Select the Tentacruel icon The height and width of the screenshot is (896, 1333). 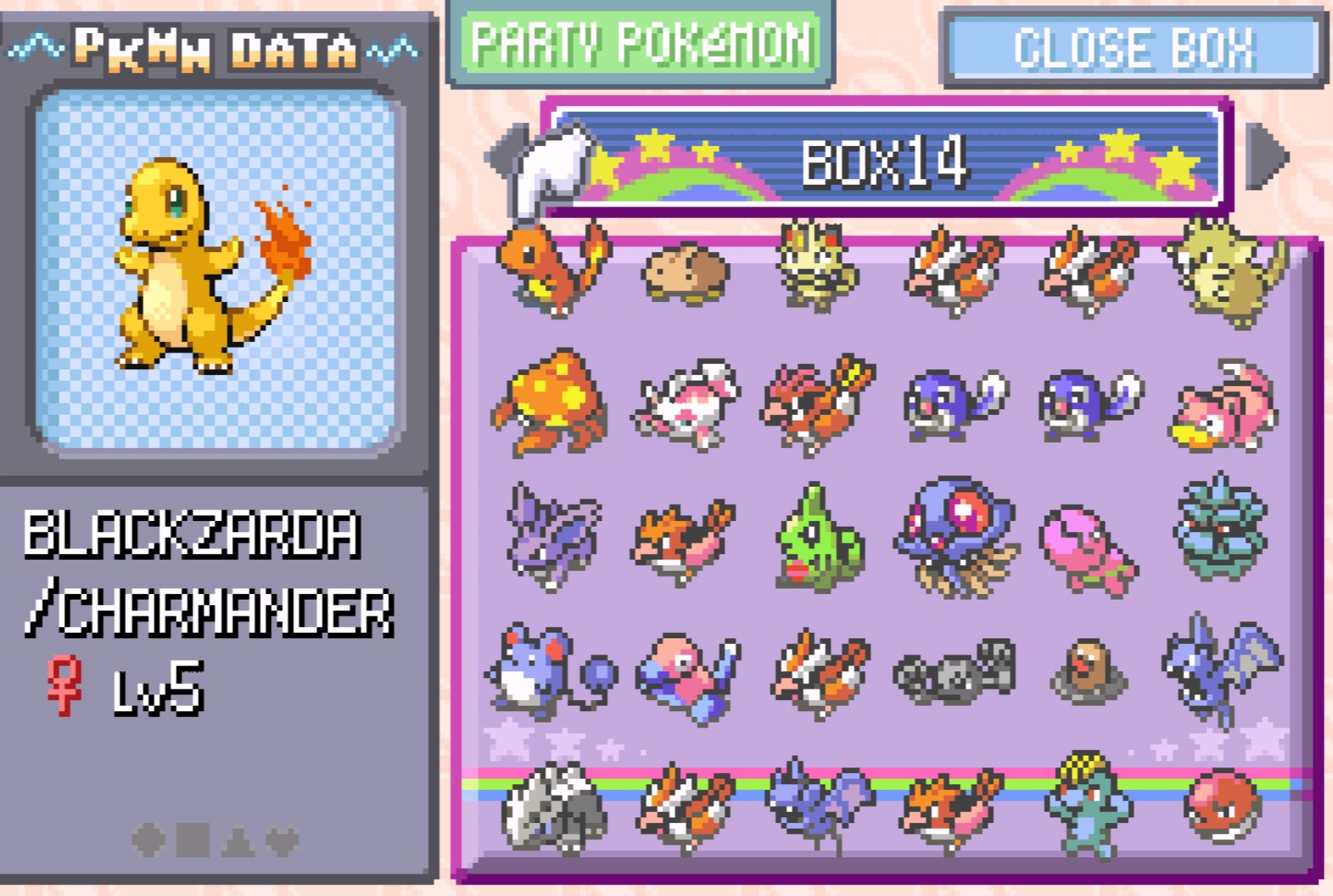(956, 535)
